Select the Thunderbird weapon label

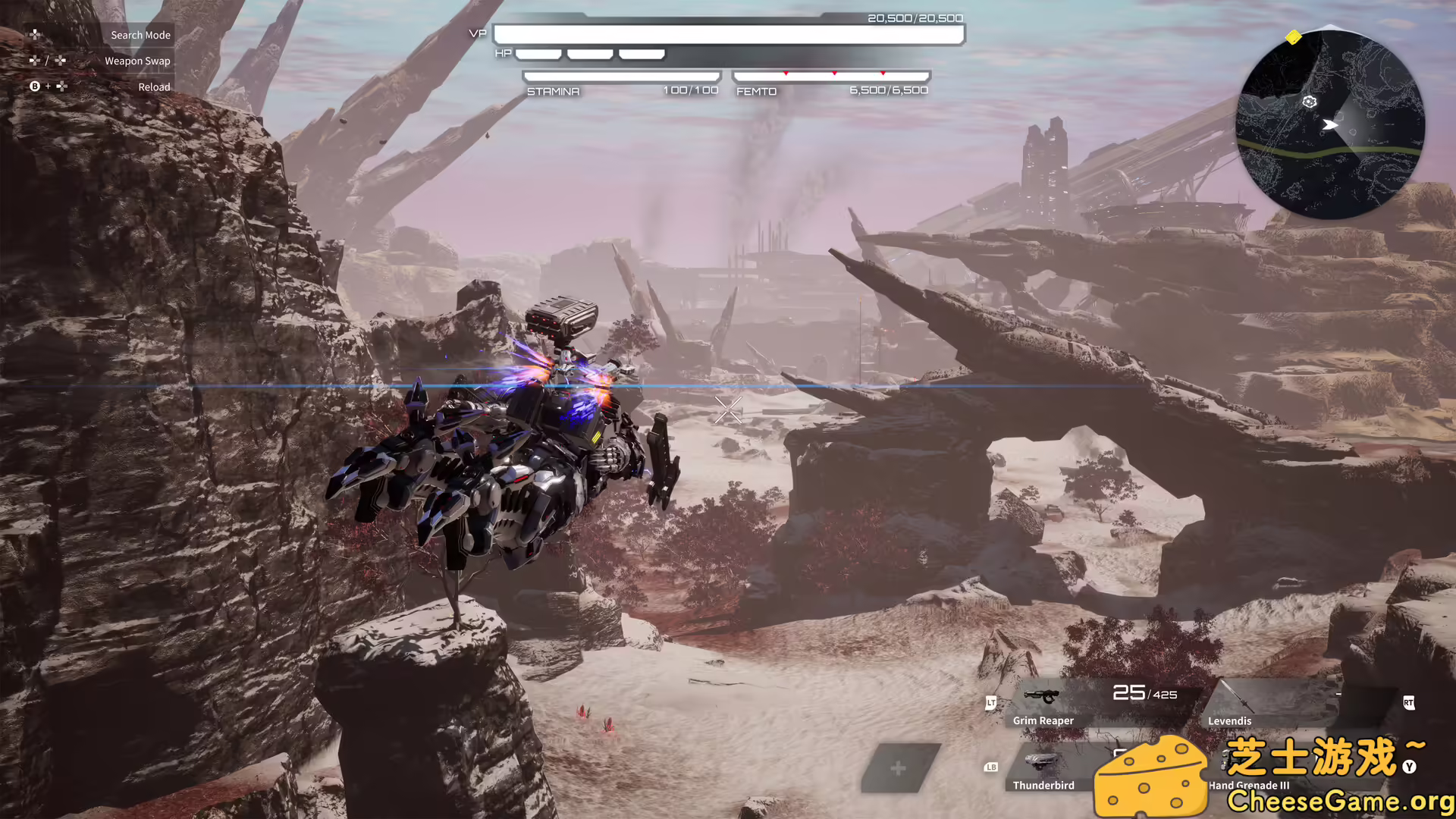pos(1044,785)
